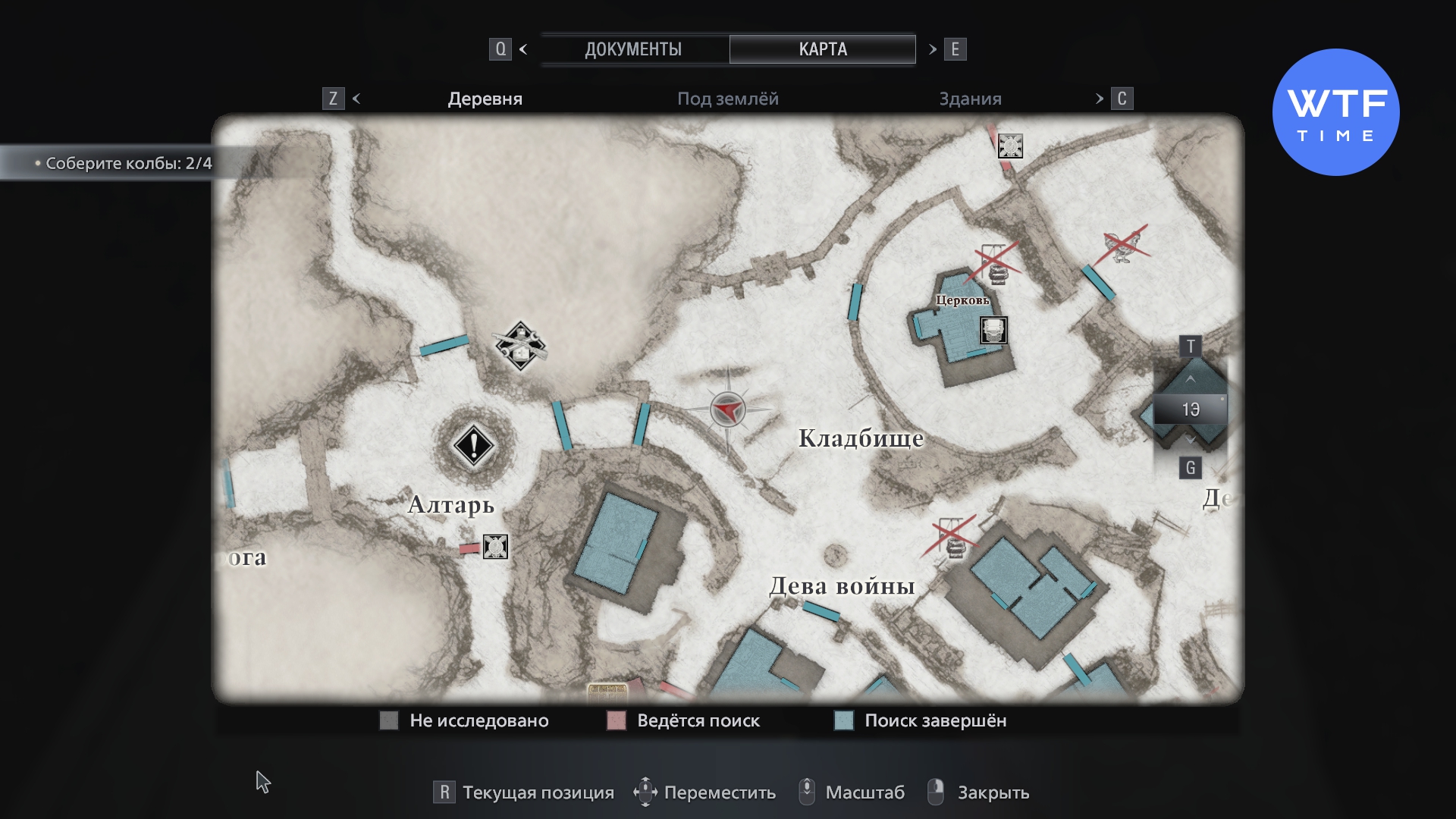Select the КАРТА tab
The image size is (1456, 819).
tap(823, 49)
